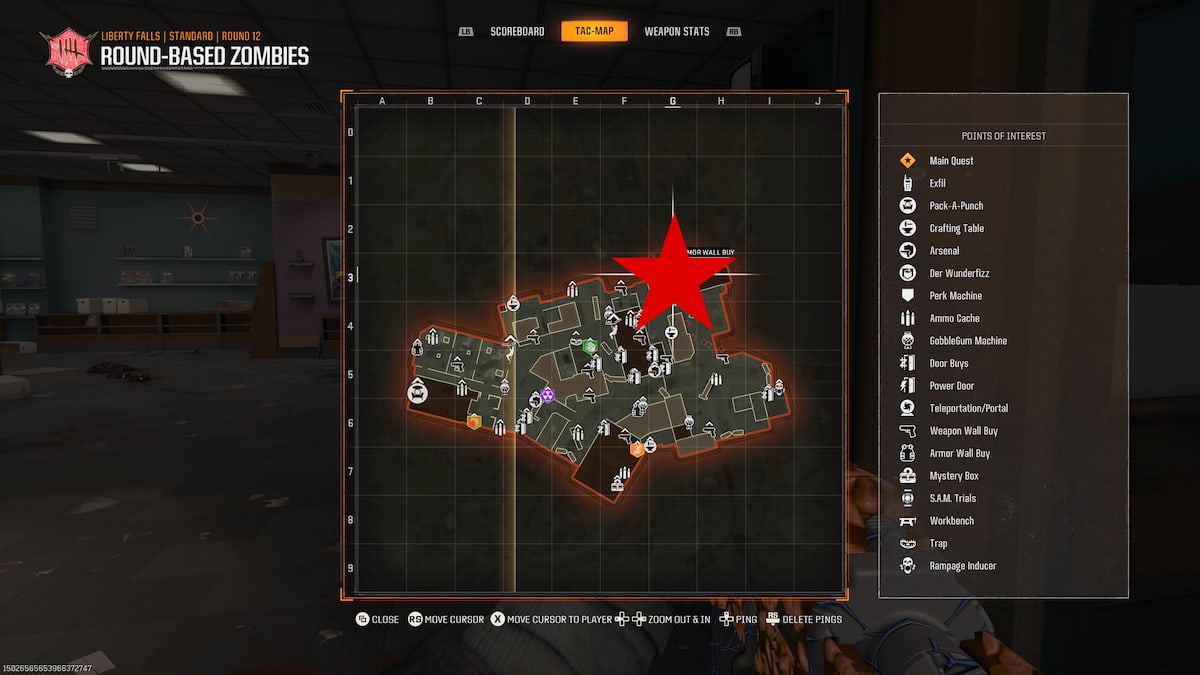1200x675 pixels.
Task: Click the Ammo Cache legend entry
Action: [954, 318]
